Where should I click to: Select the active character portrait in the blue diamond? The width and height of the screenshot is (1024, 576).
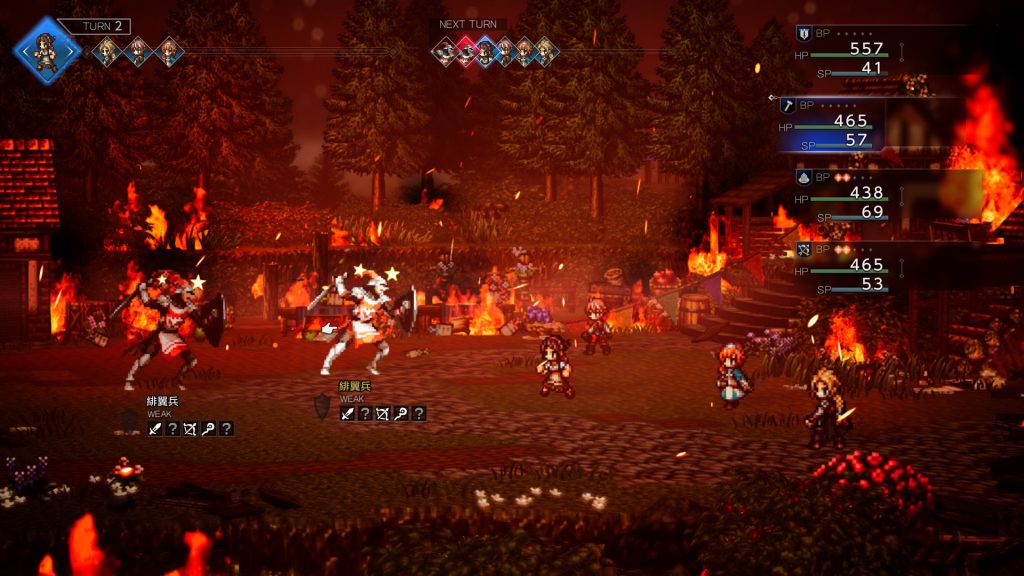[45, 49]
